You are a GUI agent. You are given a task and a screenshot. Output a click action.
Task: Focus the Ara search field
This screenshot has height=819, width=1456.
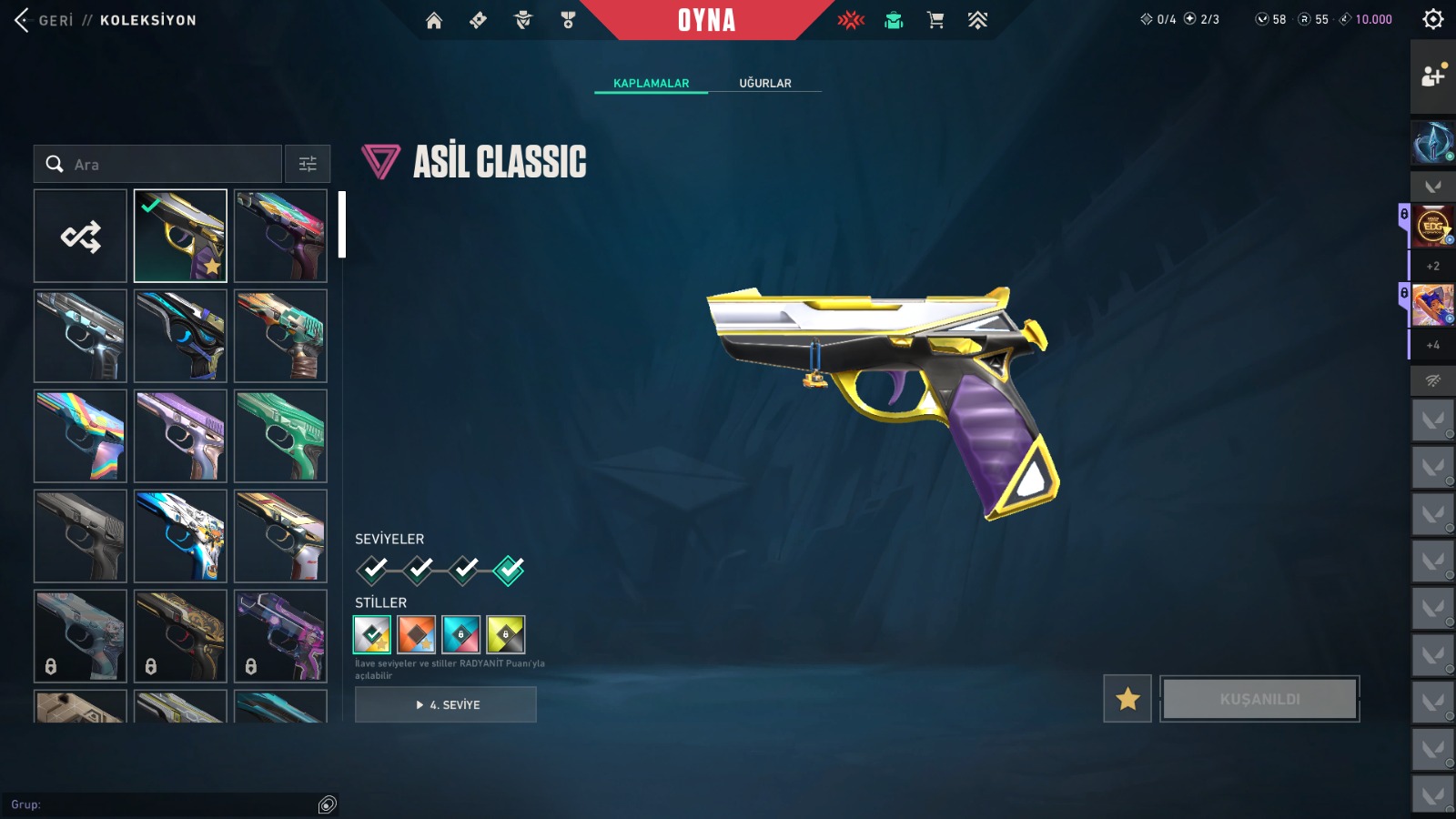(x=173, y=164)
